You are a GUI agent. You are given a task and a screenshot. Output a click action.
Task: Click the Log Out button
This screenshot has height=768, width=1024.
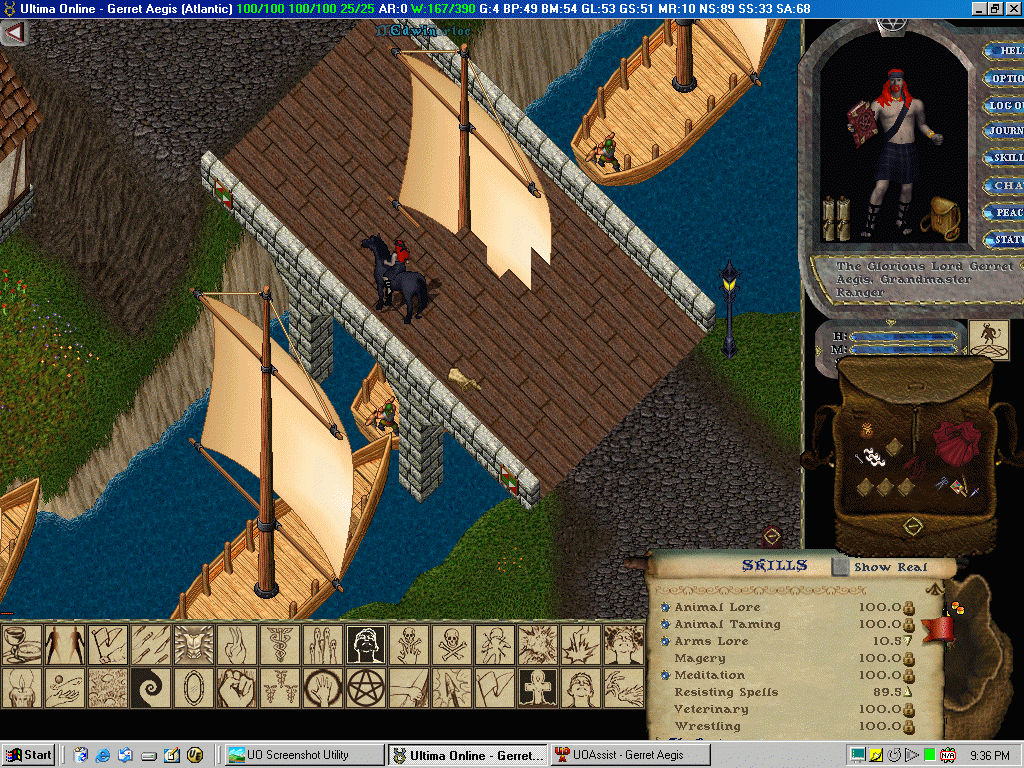(1004, 105)
